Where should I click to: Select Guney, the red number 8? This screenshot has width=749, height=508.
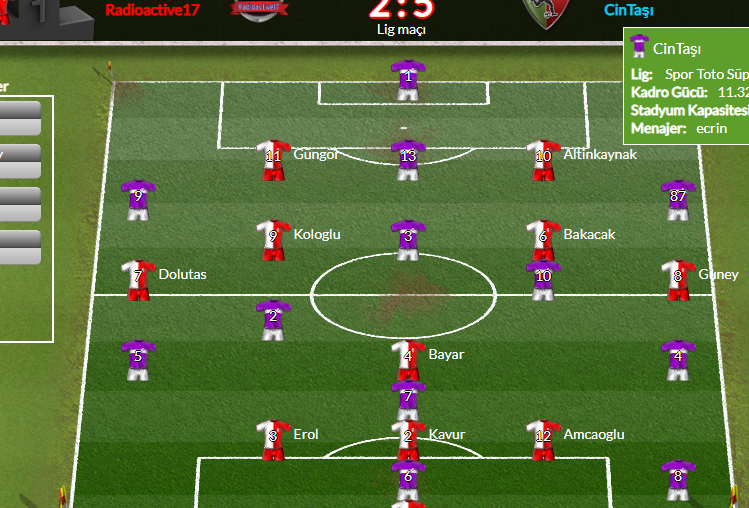click(677, 279)
